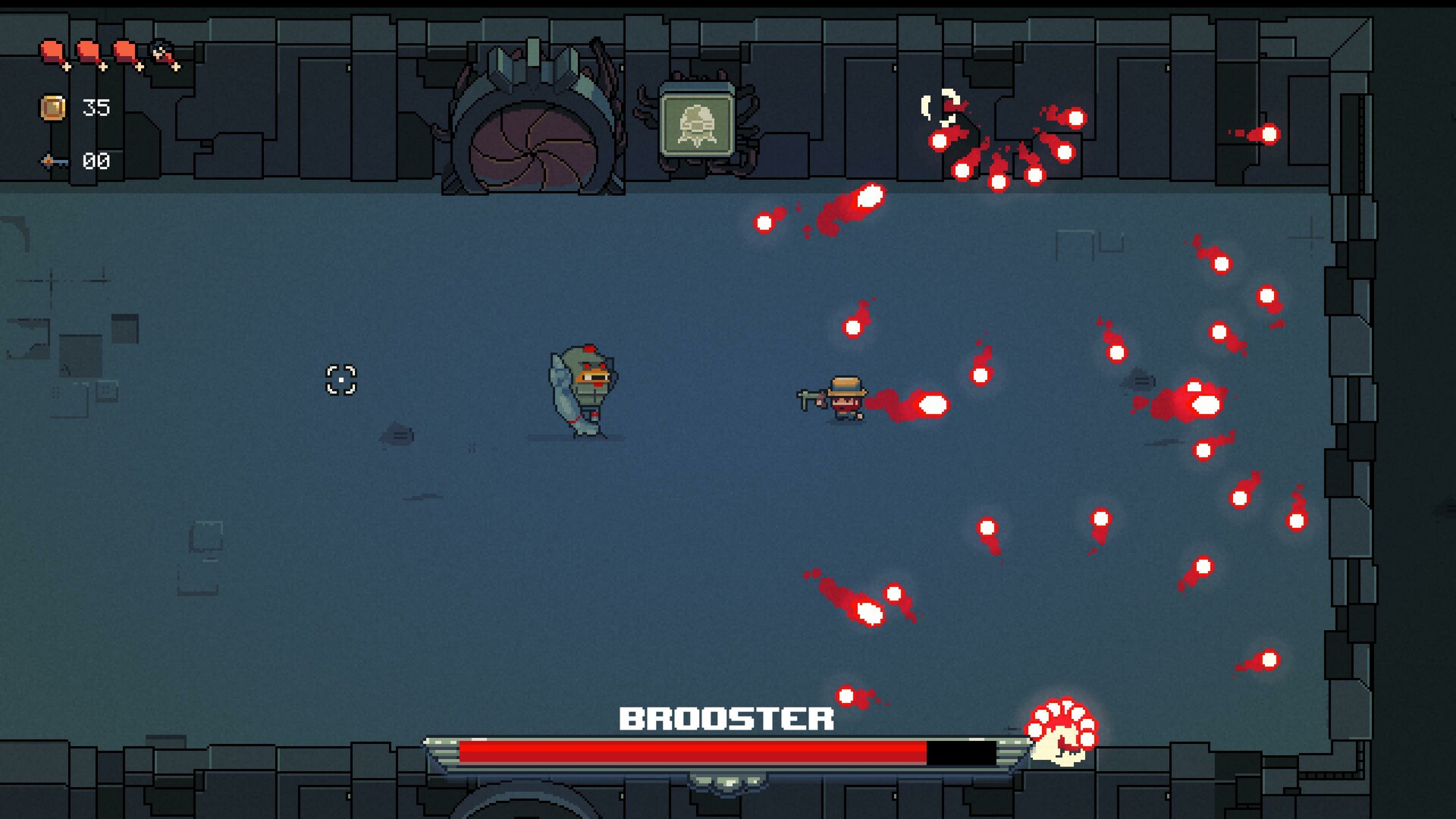Click the second drumstick health icon

coord(88,53)
